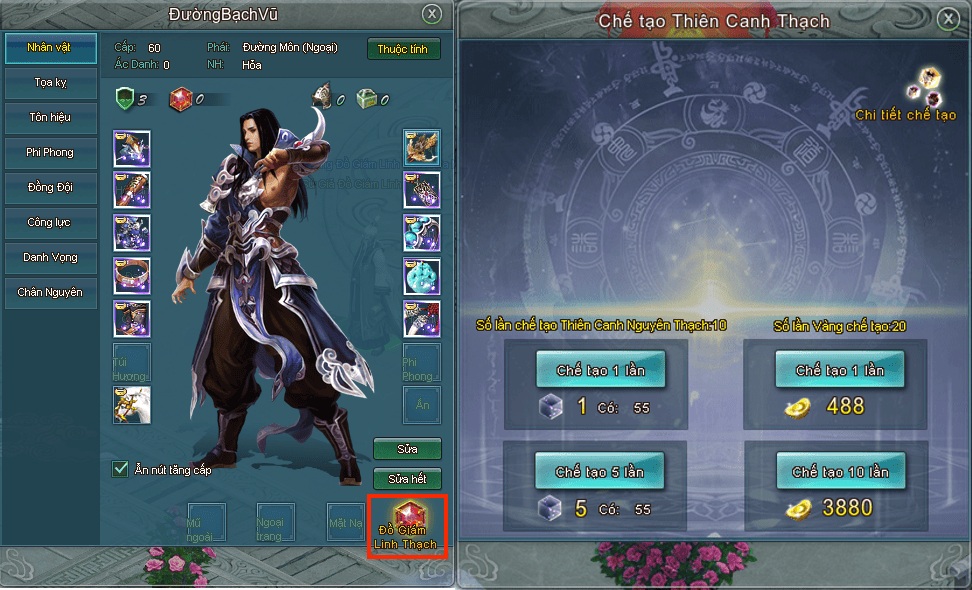This screenshot has width=972, height=590.
Task: Craft once using Thiên Canh Nguyên Thạch
Action: [600, 370]
